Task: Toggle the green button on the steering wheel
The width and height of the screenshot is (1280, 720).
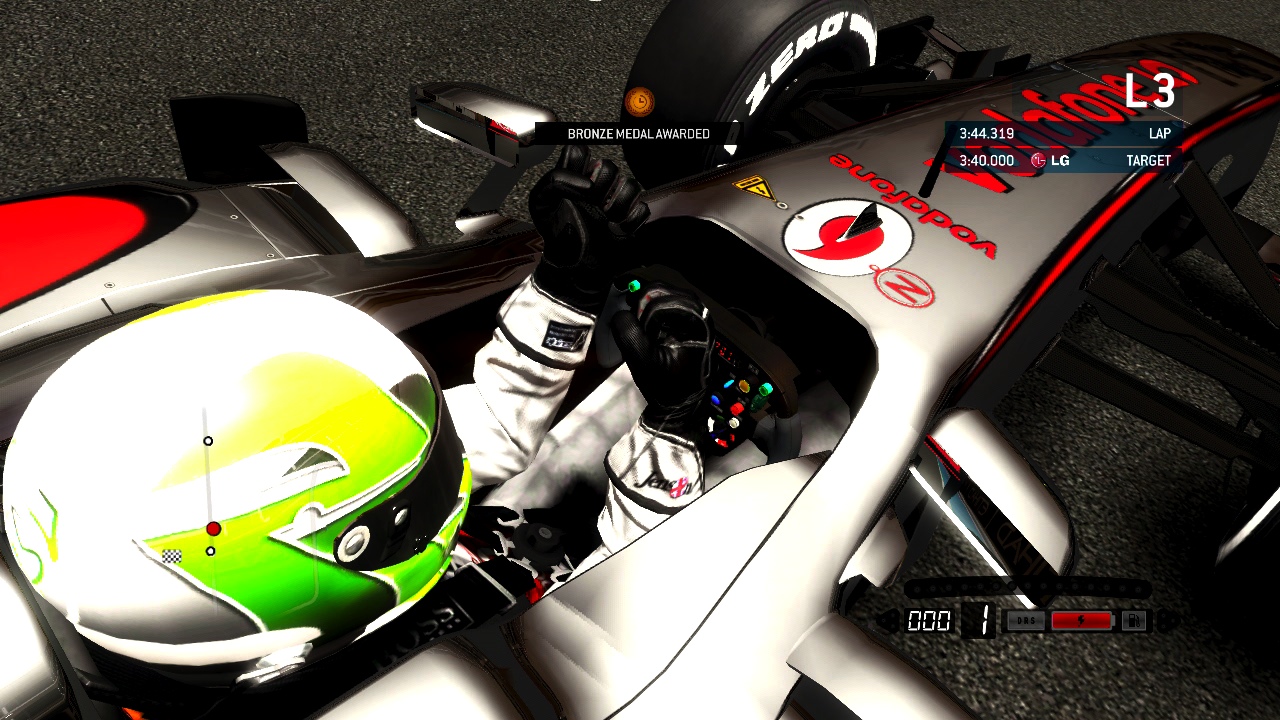Action: coord(634,286)
